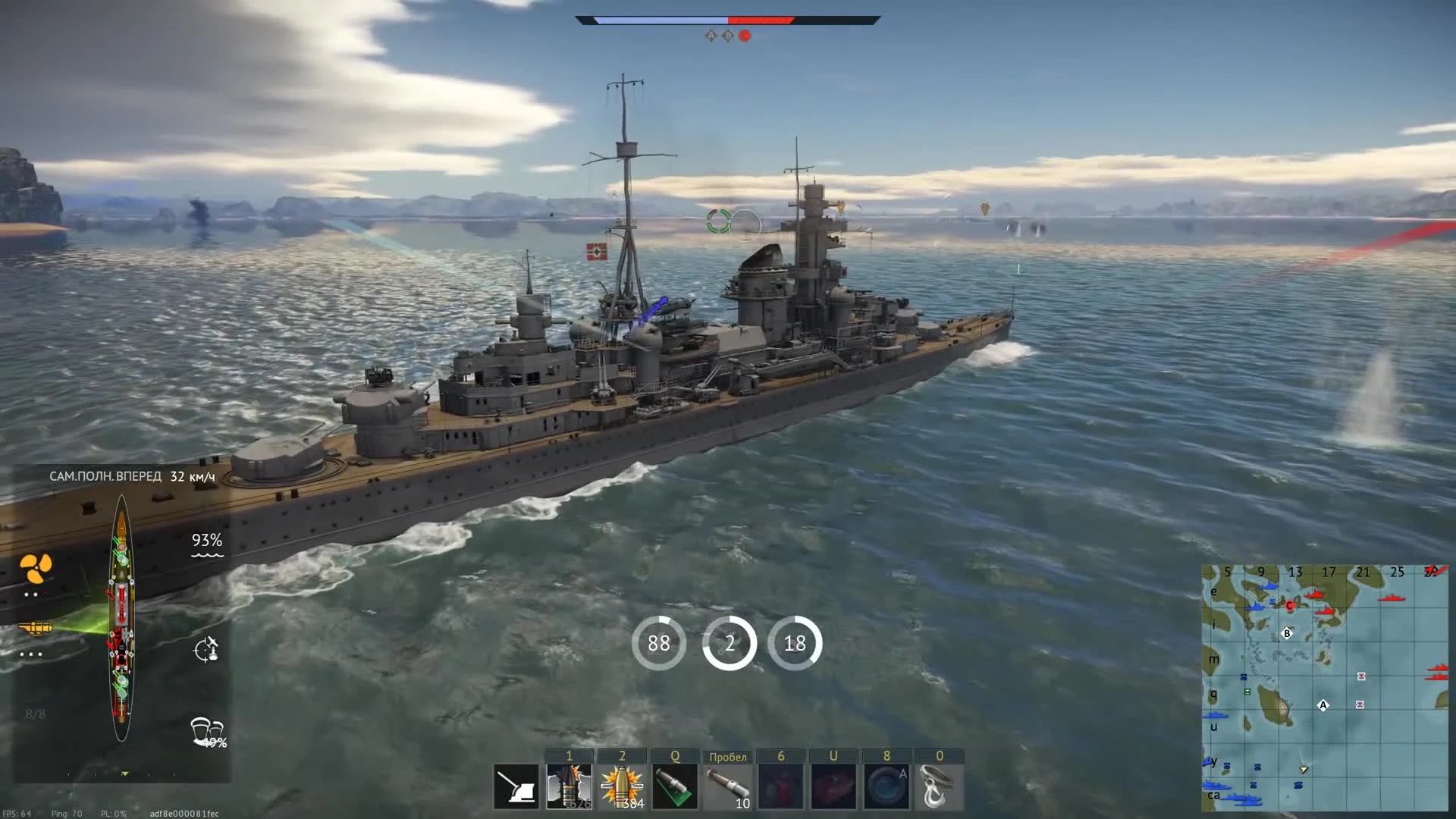Click the САМ.ПОЛН. ВПЕРЕД throttle label
Image resolution: width=1456 pixels, height=819 pixels.
(x=105, y=475)
